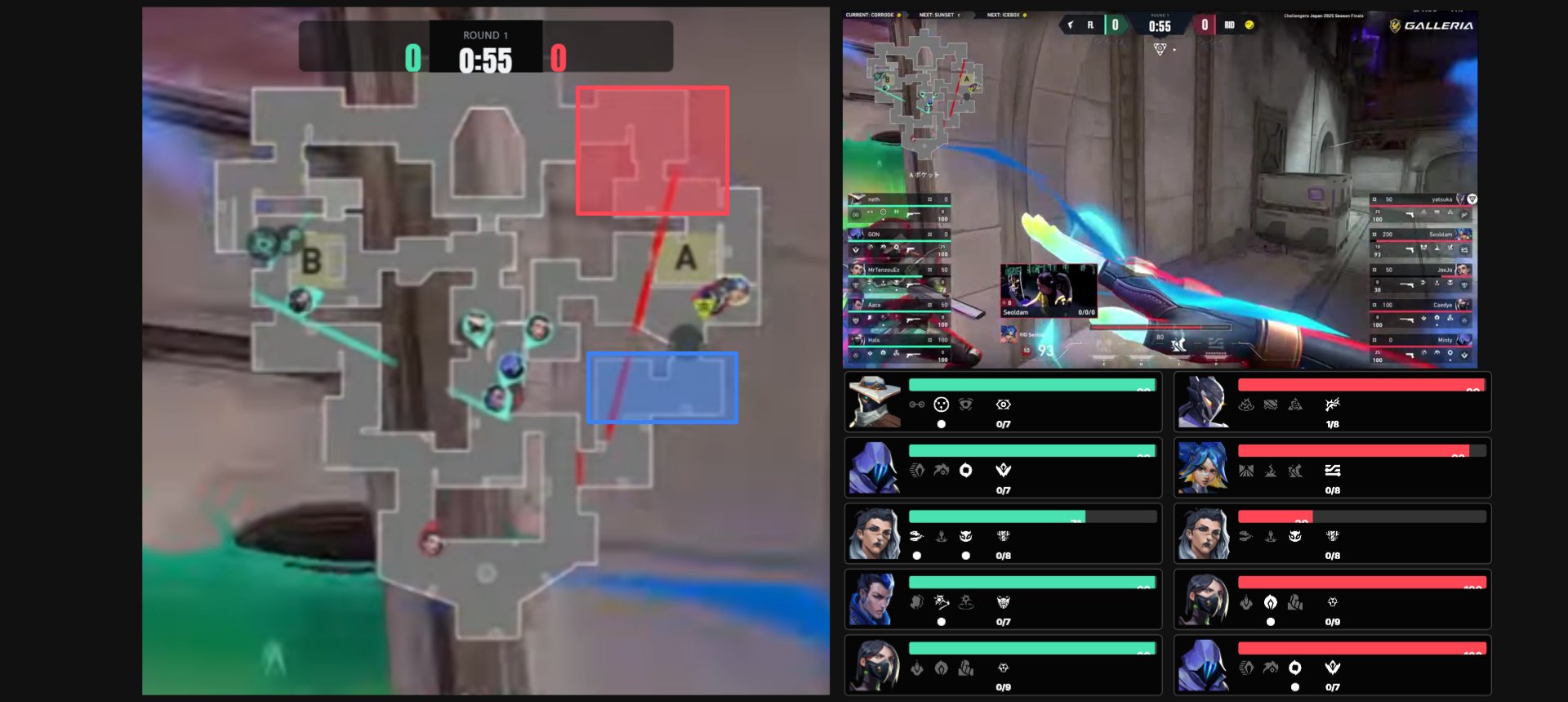Select the red highlighted zone on the map
Viewport: 1568px width, 702px height.
pyautogui.click(x=652, y=150)
